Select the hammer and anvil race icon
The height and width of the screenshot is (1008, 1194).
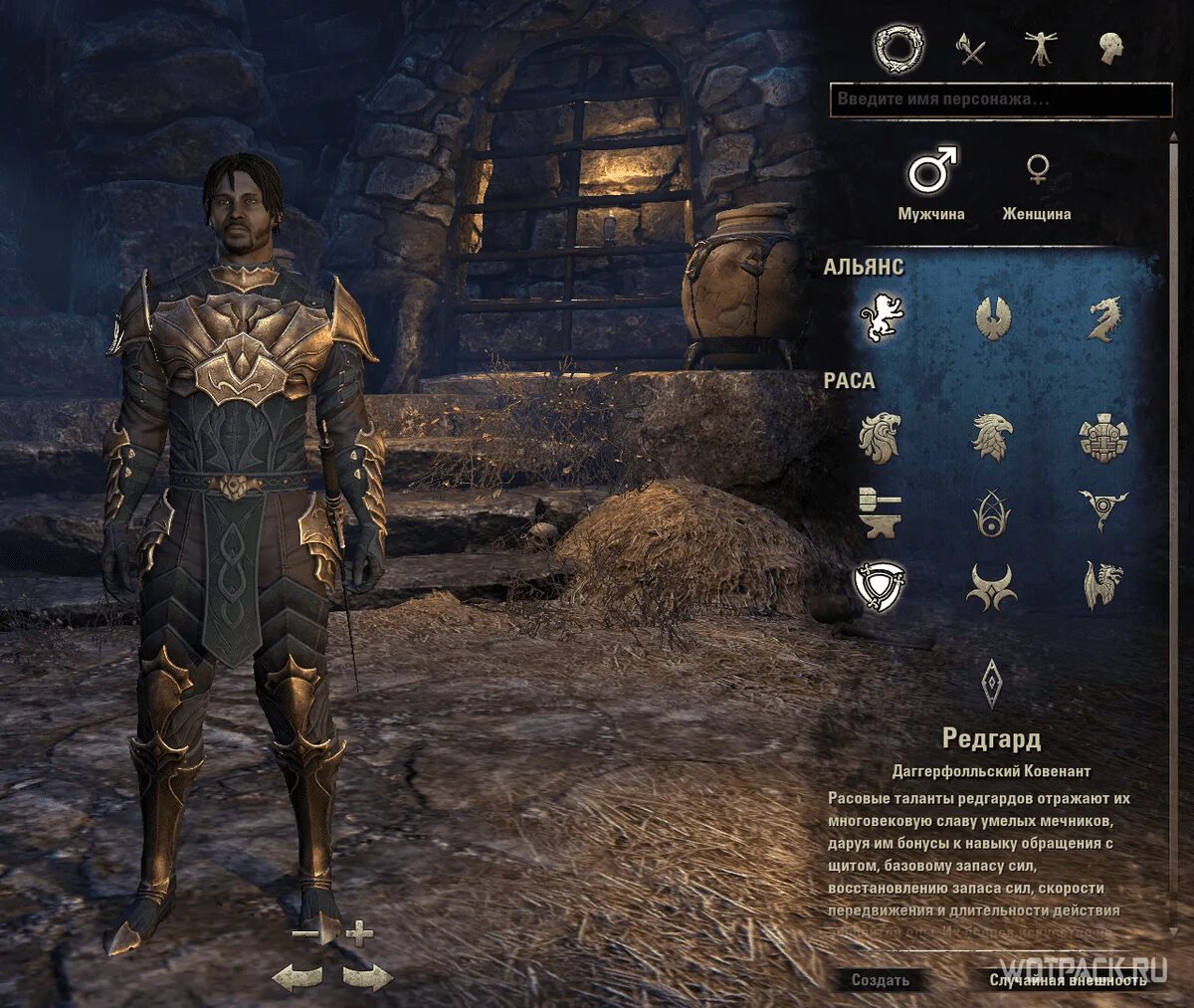[880, 510]
